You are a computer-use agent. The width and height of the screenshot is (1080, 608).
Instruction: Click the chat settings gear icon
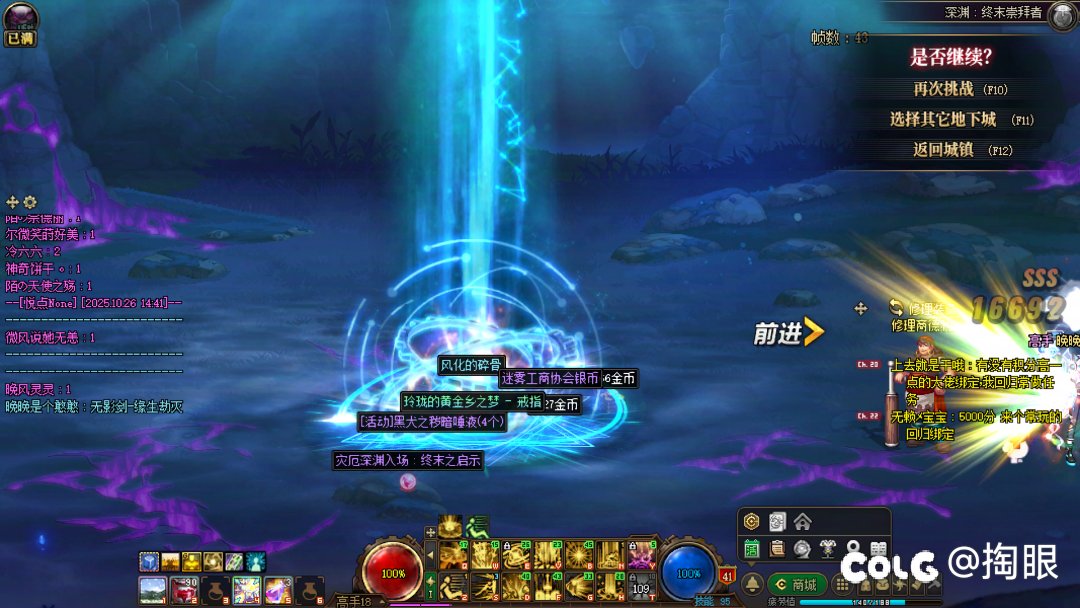(30, 202)
